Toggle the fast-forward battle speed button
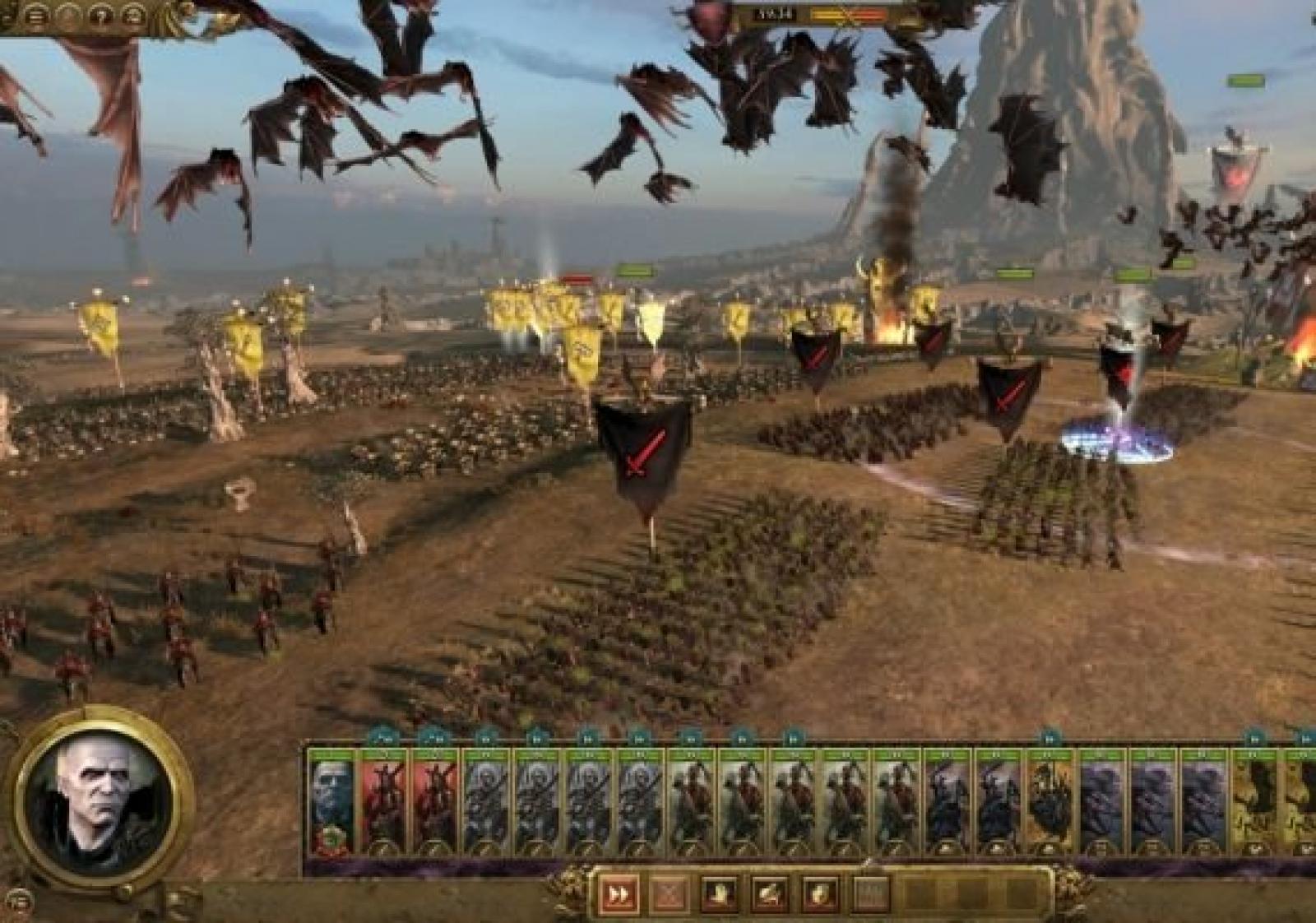Viewport: 1316px width, 923px height. (619, 894)
